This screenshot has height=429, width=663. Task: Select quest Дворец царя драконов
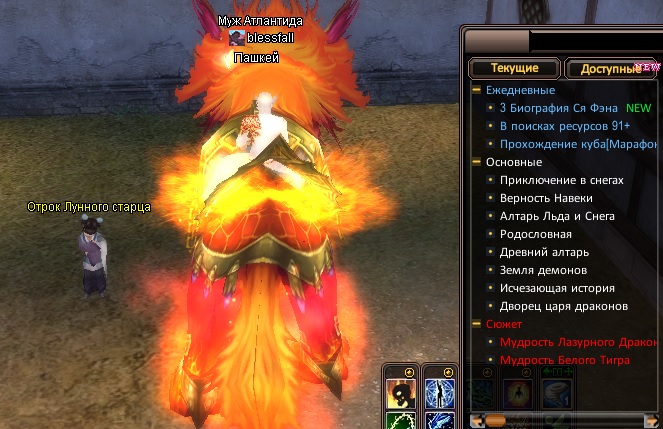pyautogui.click(x=563, y=306)
